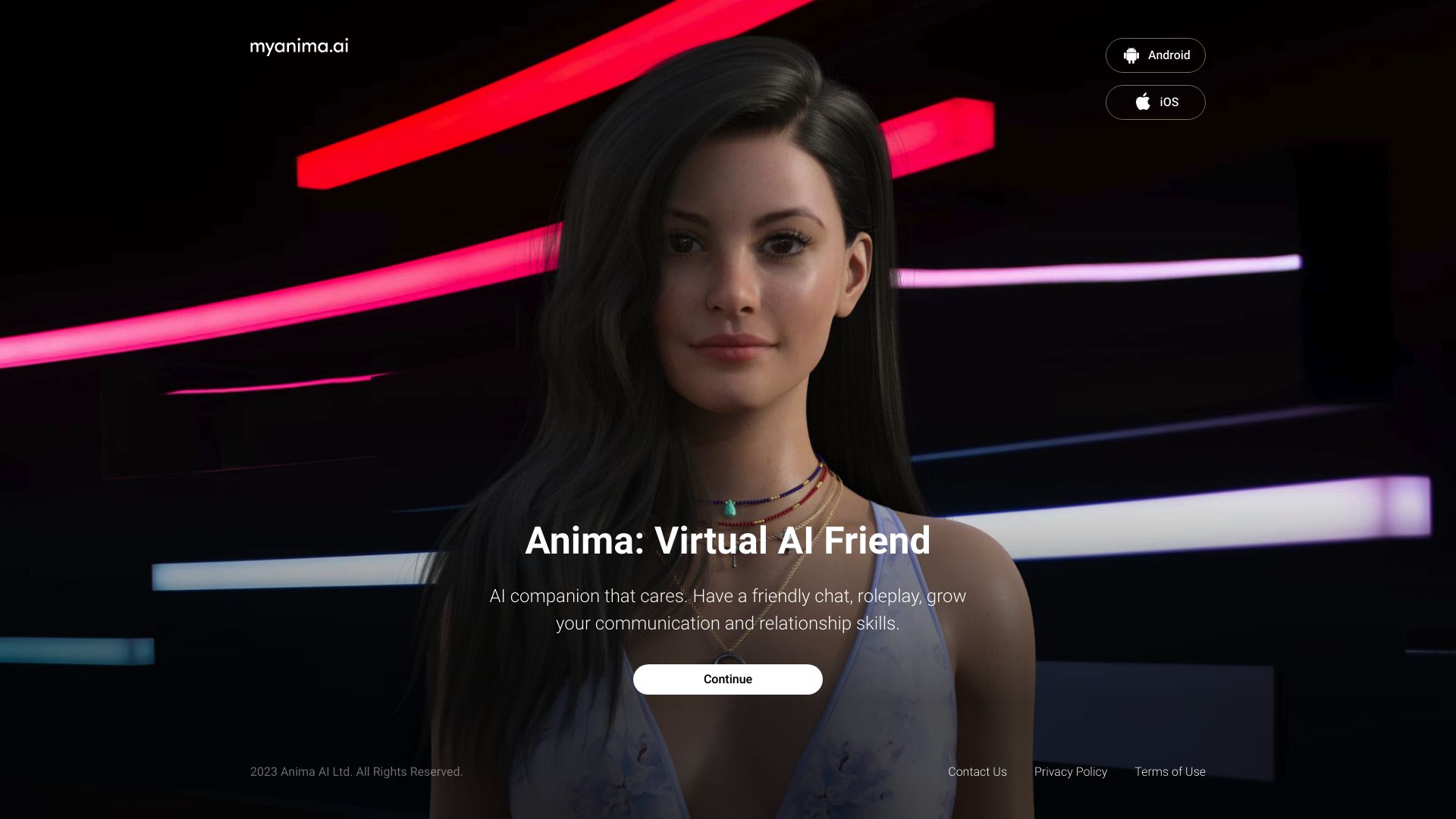The image size is (1456, 819).
Task: Open the iOS app download option
Action: coord(1155,102)
